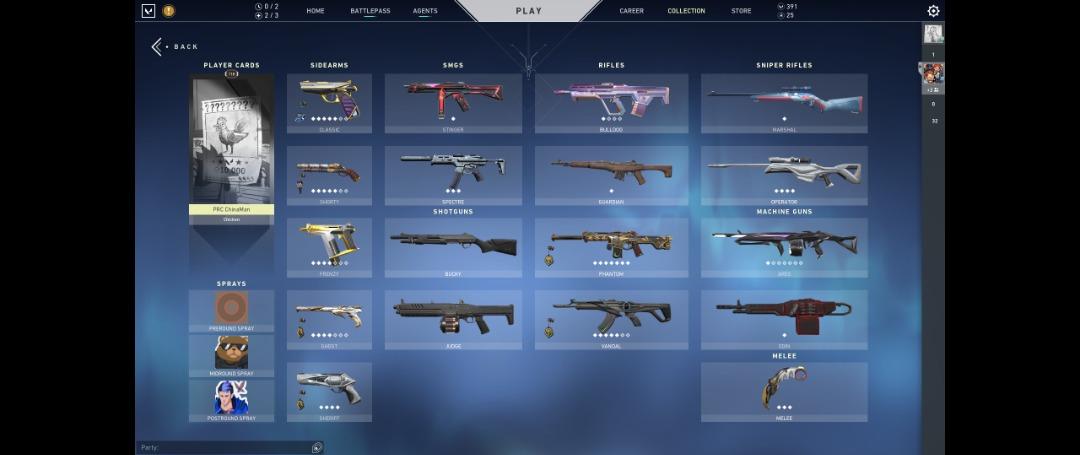Select the Midround spray slot
This screenshot has height=455, width=1080.
pyautogui.click(x=231, y=355)
